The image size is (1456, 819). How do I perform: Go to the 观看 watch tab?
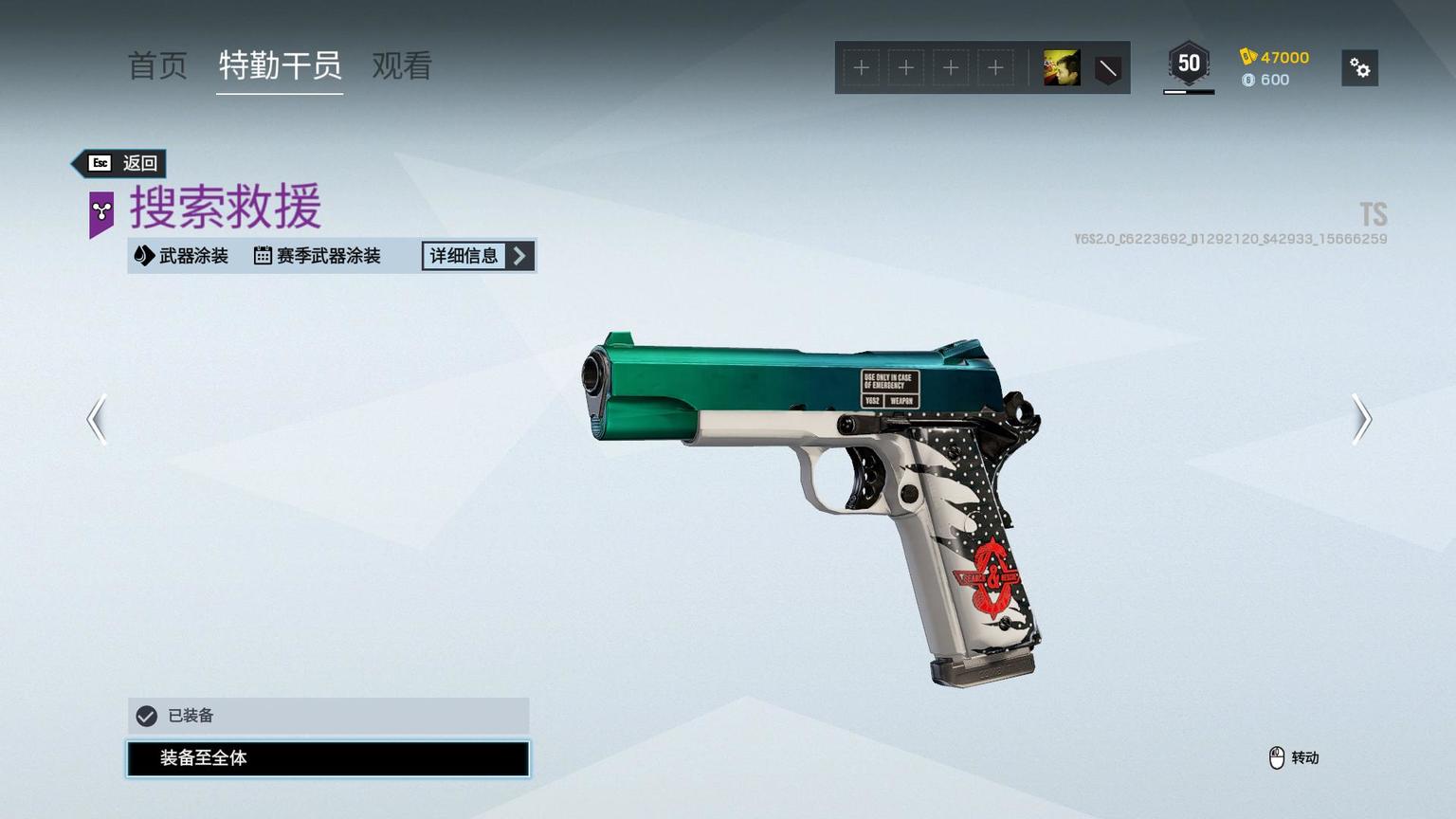(x=402, y=66)
